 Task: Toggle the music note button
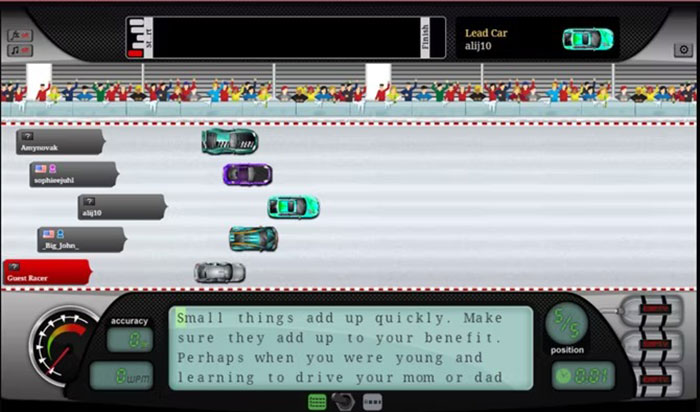click(20, 50)
